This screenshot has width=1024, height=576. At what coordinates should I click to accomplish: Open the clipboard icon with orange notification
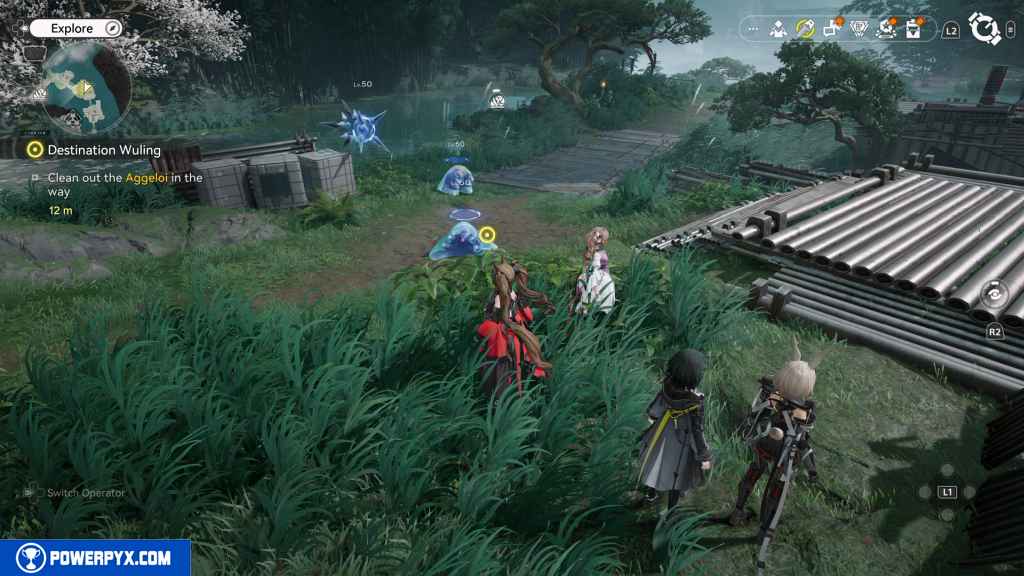(x=913, y=30)
